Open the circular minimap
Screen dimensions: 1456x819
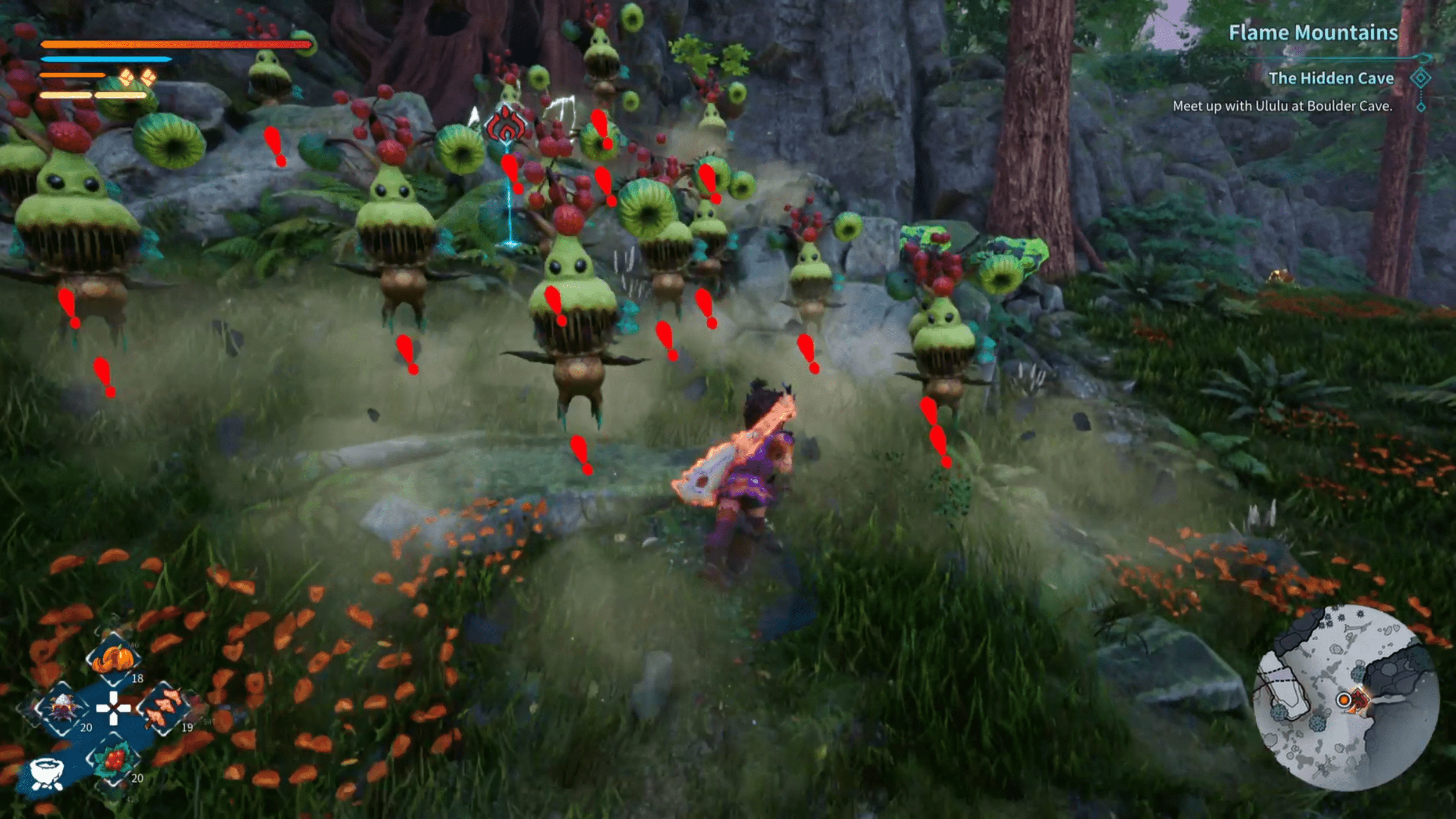(1346, 698)
